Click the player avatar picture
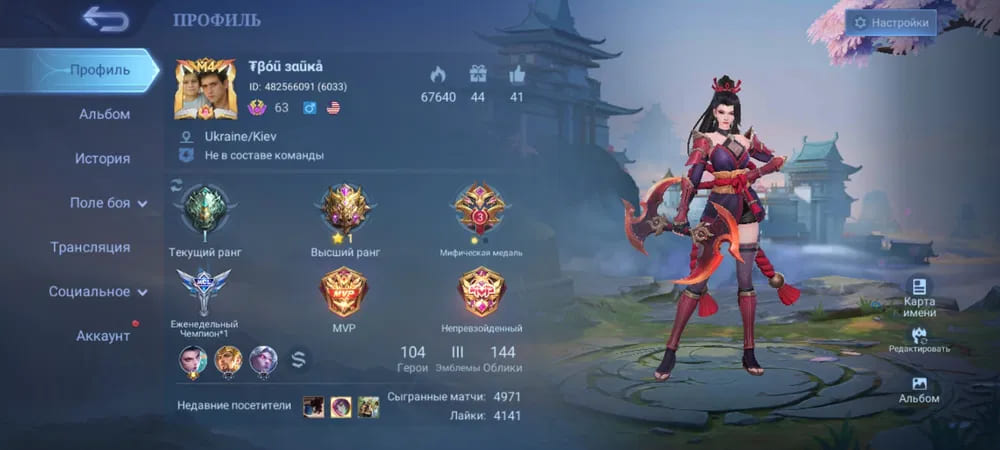Viewport: 1000px width, 450px height. click(x=206, y=89)
